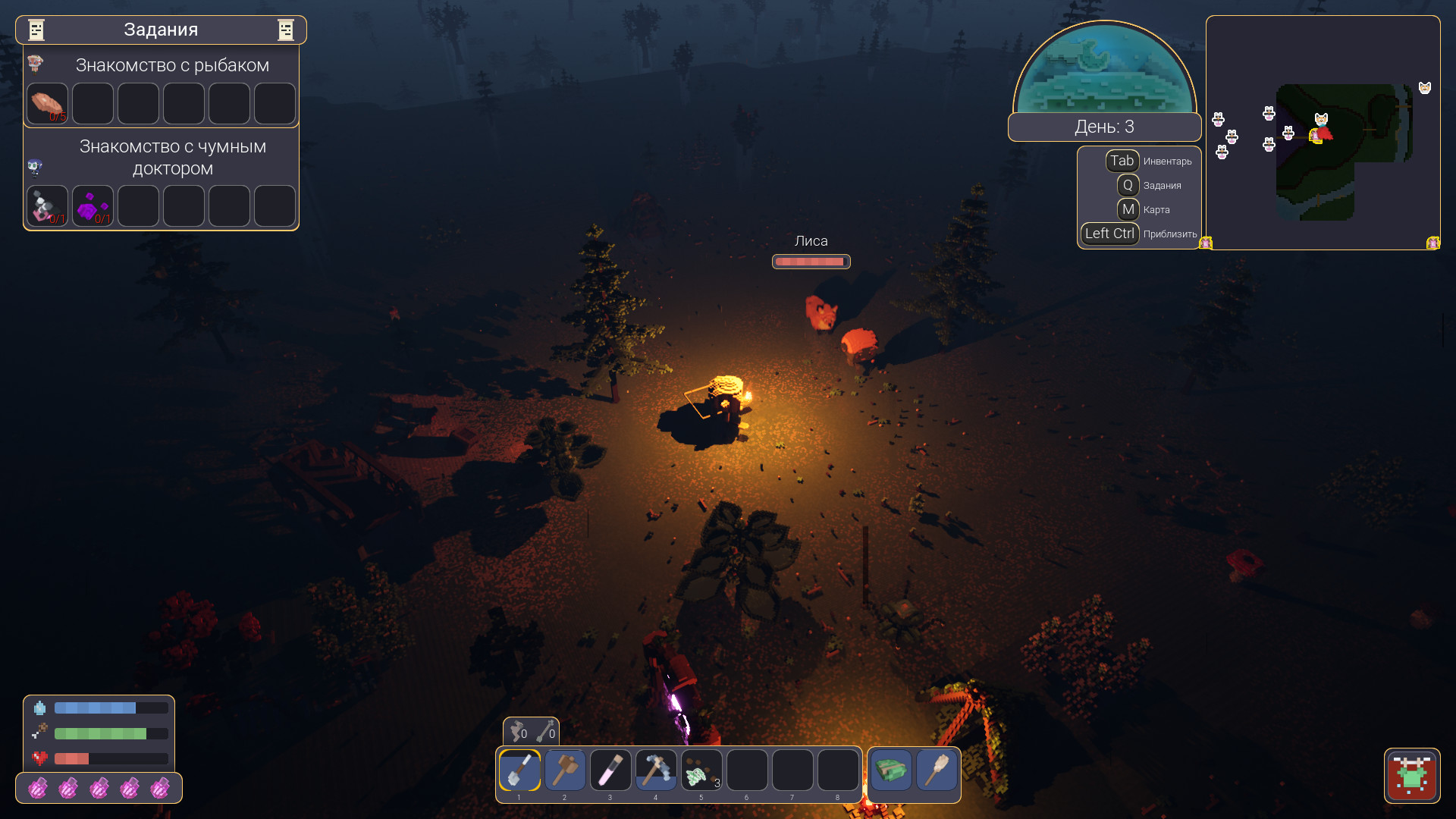Image resolution: width=1456 pixels, height=819 pixels.
Task: Click the fisherman portrait in the quest panel
Action: tap(36, 64)
